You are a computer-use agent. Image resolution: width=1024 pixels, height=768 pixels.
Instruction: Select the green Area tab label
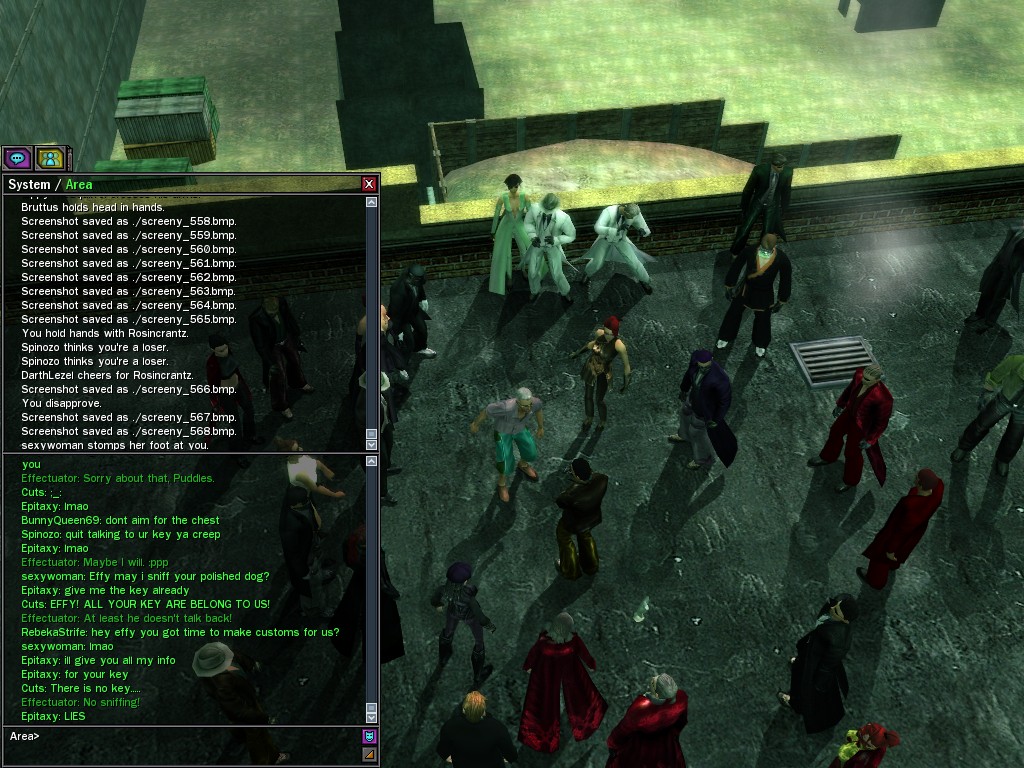79,184
